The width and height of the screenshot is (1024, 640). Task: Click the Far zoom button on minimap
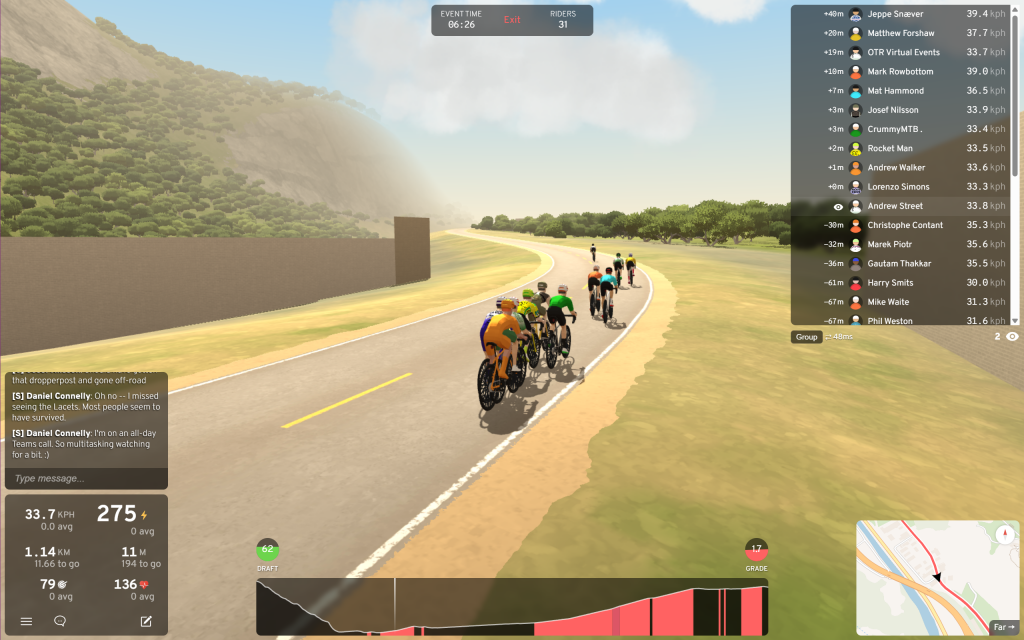1002,627
